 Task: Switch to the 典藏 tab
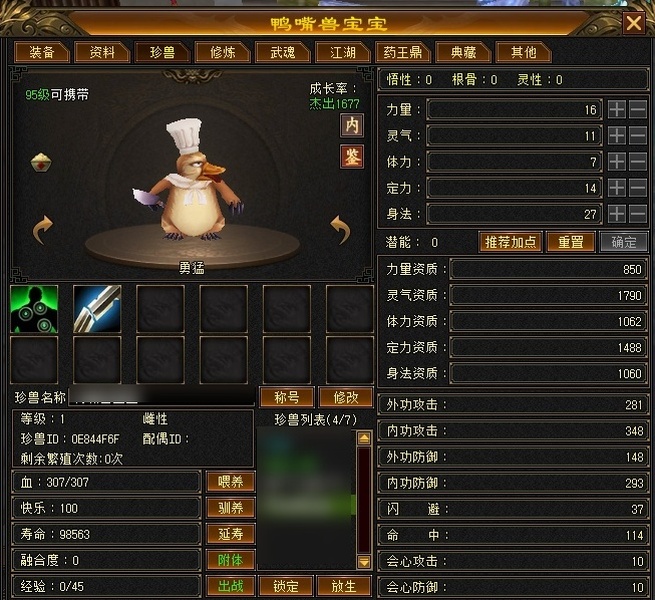pos(463,52)
